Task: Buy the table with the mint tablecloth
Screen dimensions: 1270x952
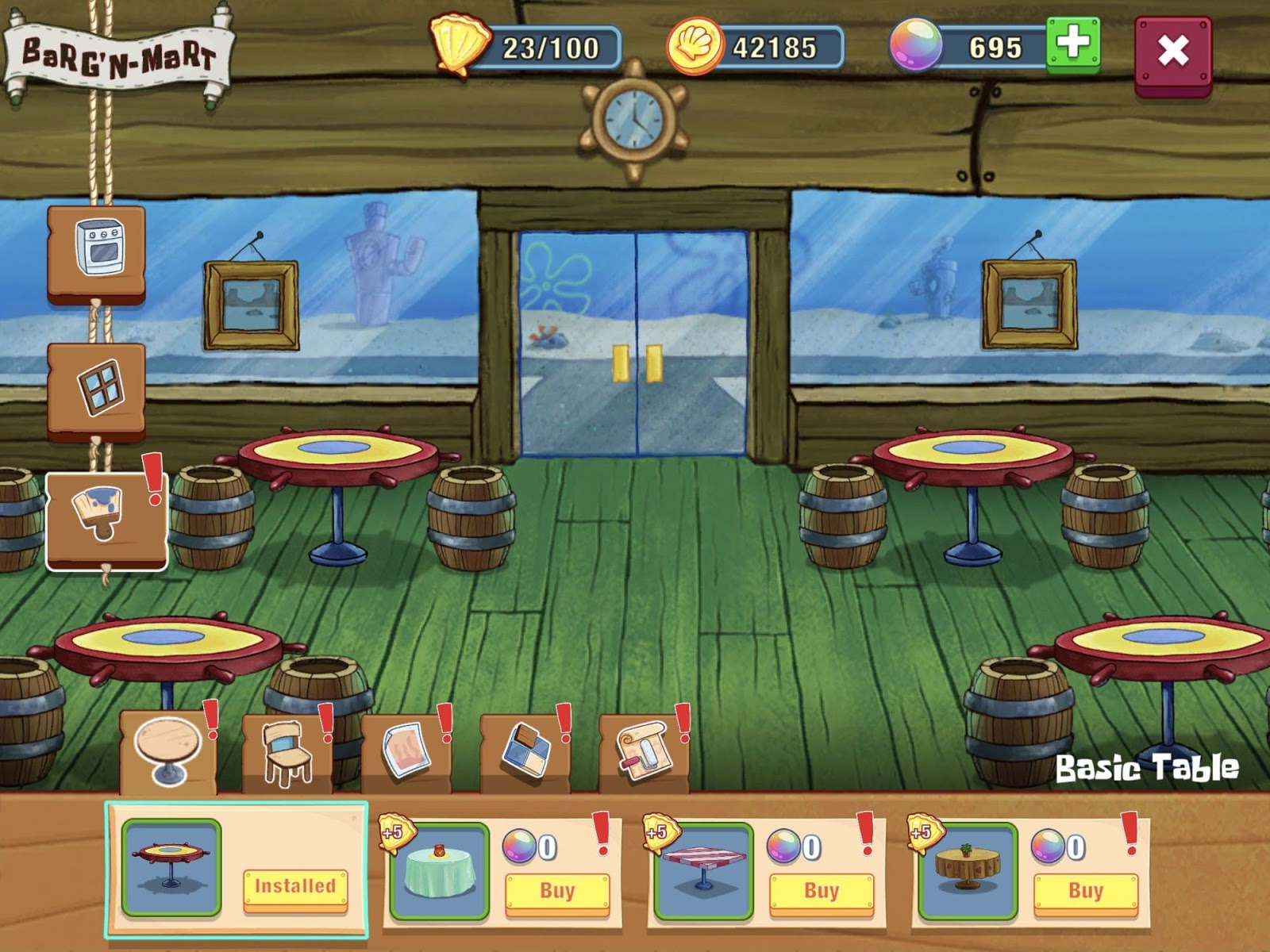Action: (558, 890)
